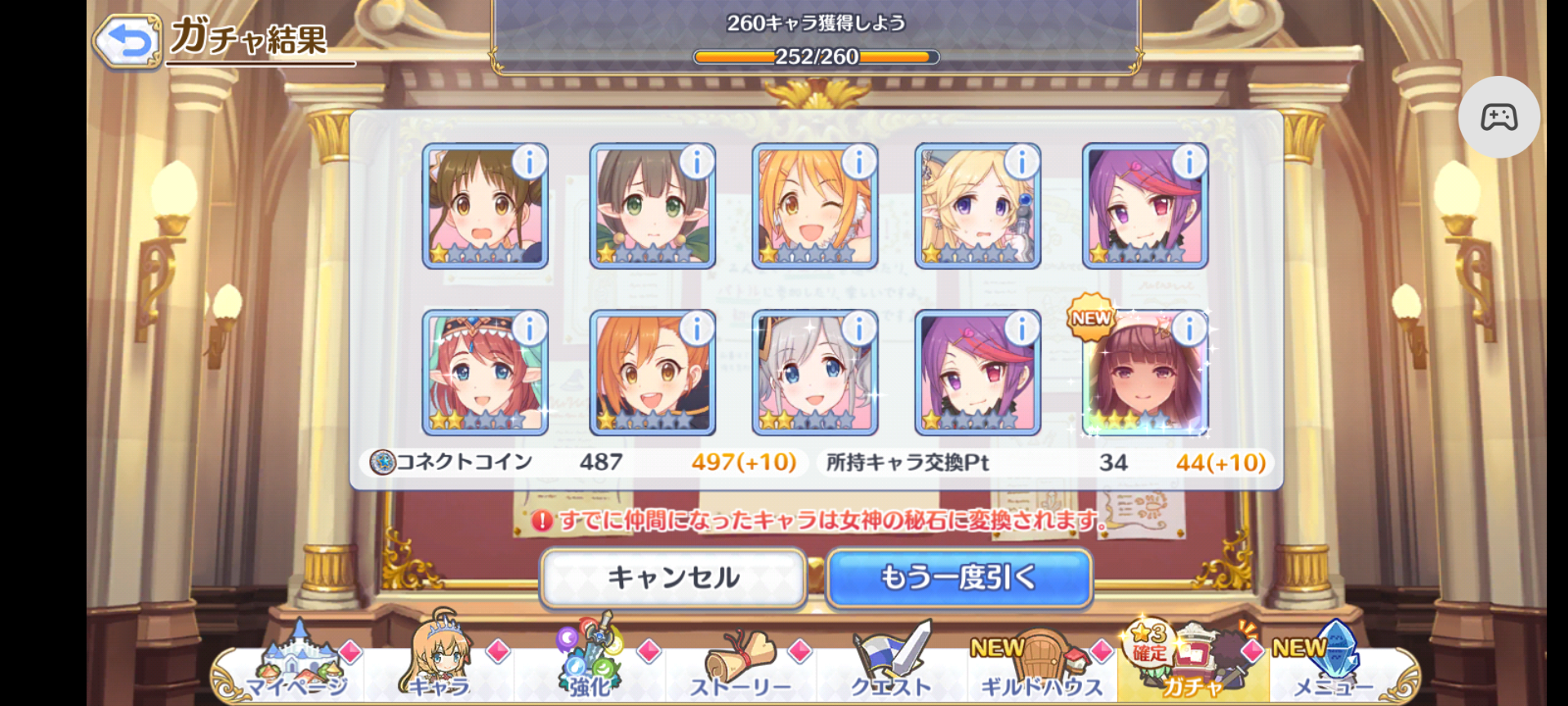This screenshot has width=1568, height=706.
Task: Open the キャラ character tab
Action: pyautogui.click(x=439, y=664)
